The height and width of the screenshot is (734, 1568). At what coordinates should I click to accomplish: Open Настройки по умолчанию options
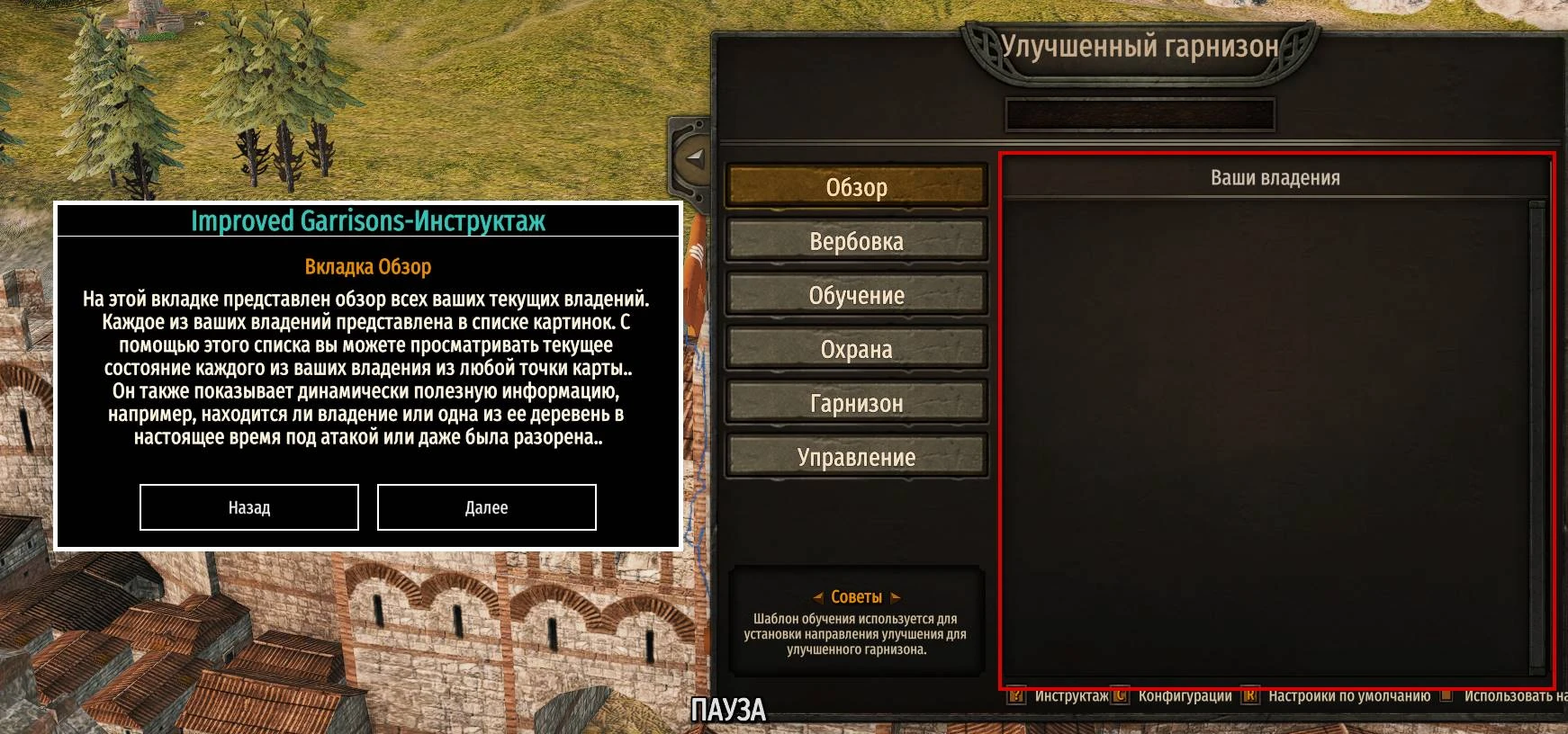1350,694
